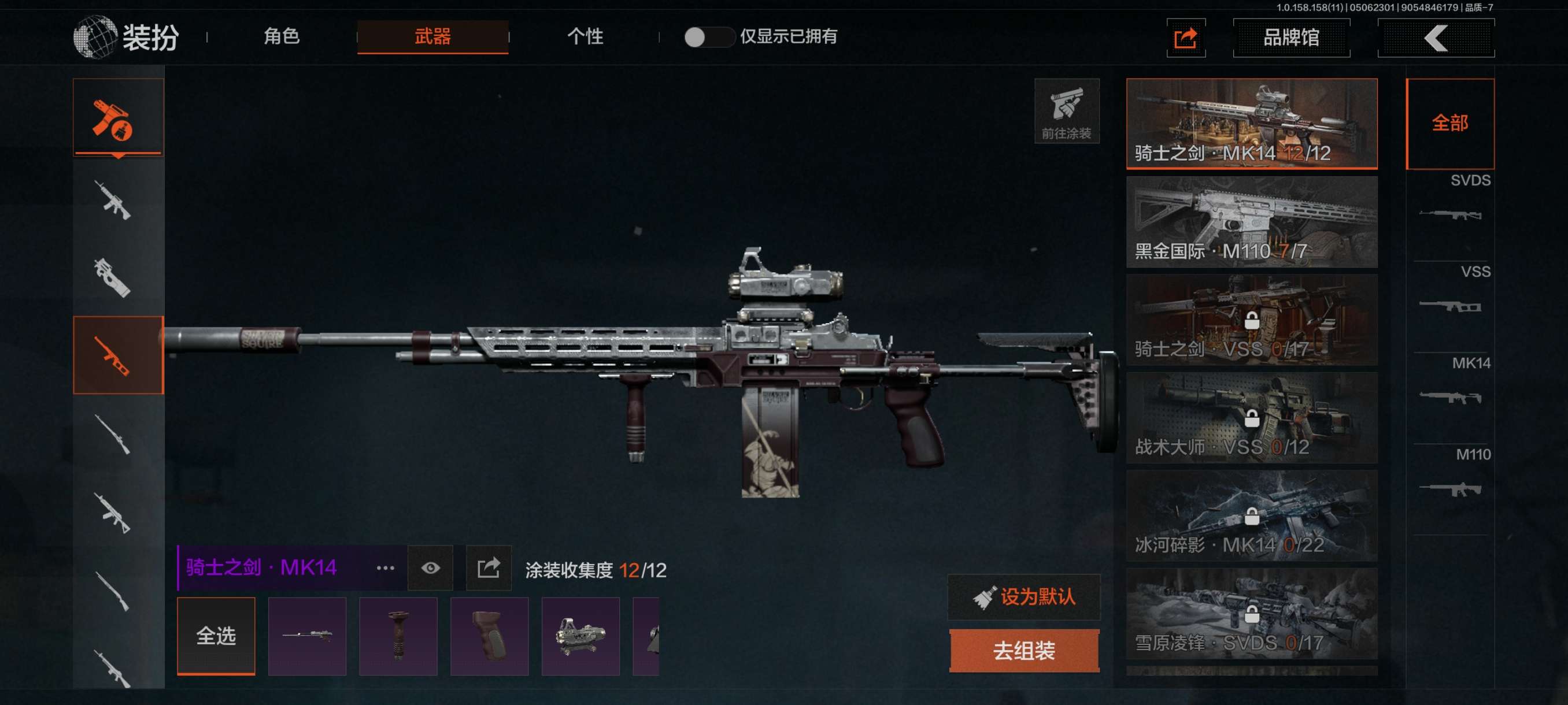Toggle the eye preview icon
The width and height of the screenshot is (1568, 705).
coord(430,568)
